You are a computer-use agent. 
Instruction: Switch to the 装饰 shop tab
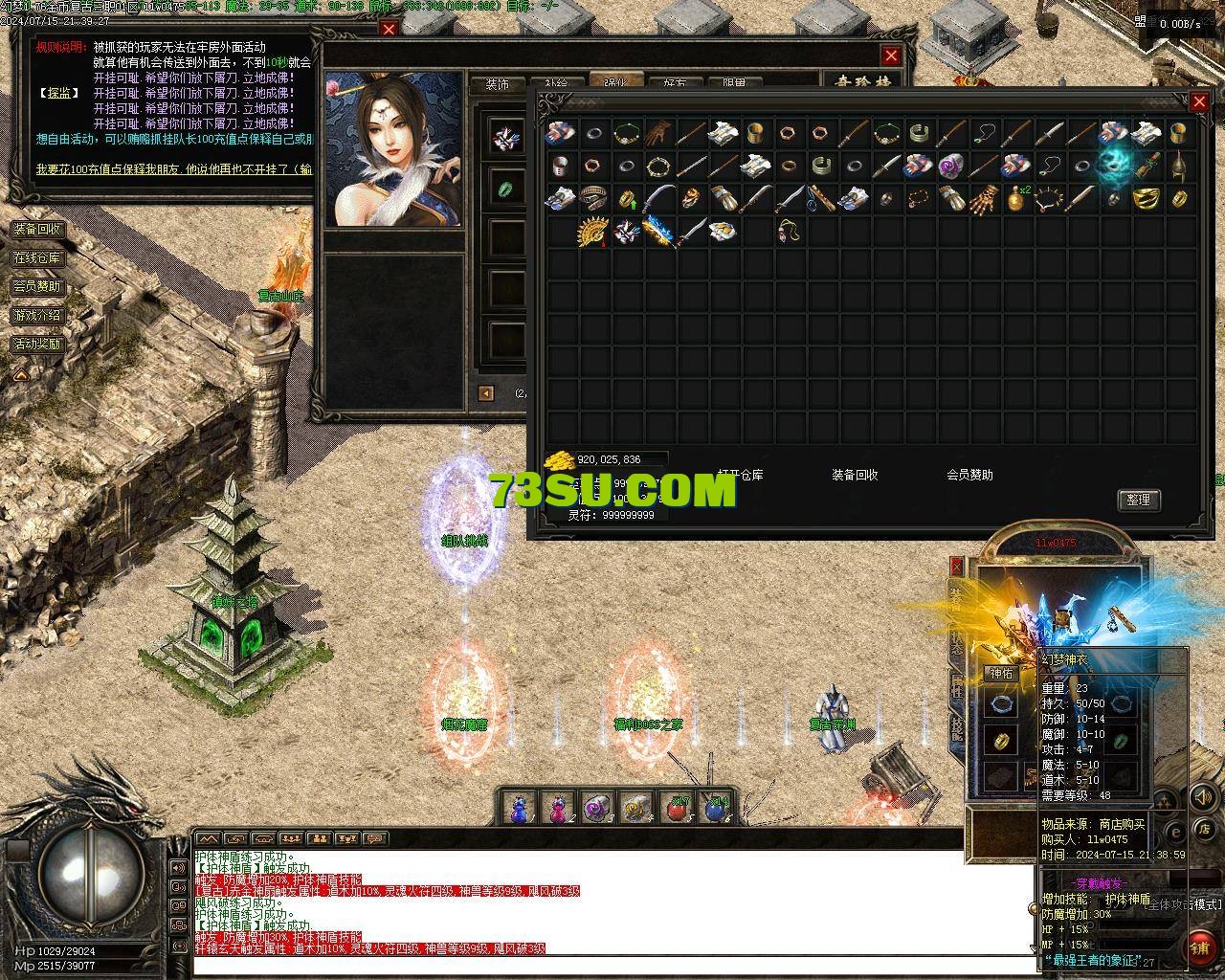tap(498, 84)
